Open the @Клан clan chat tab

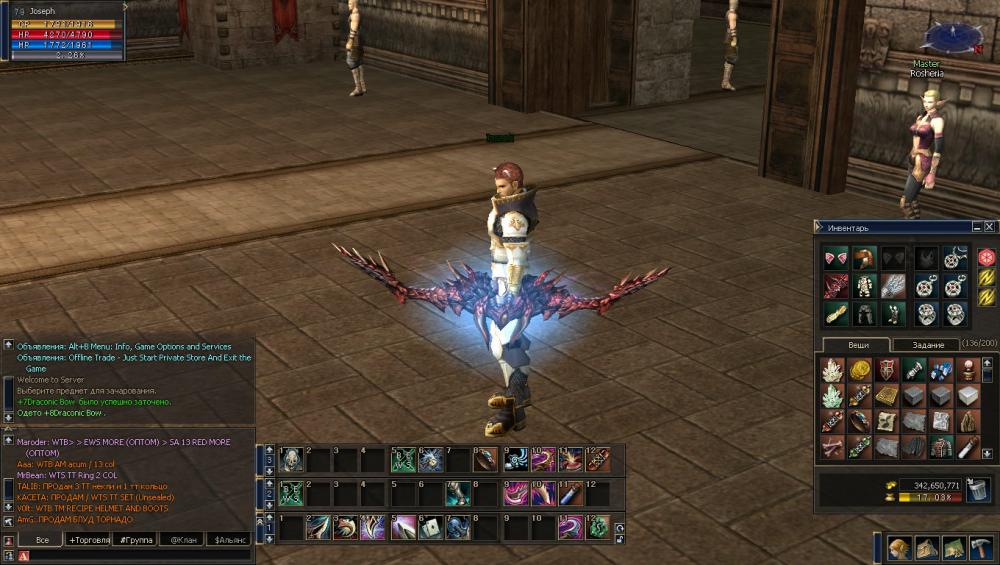181,539
